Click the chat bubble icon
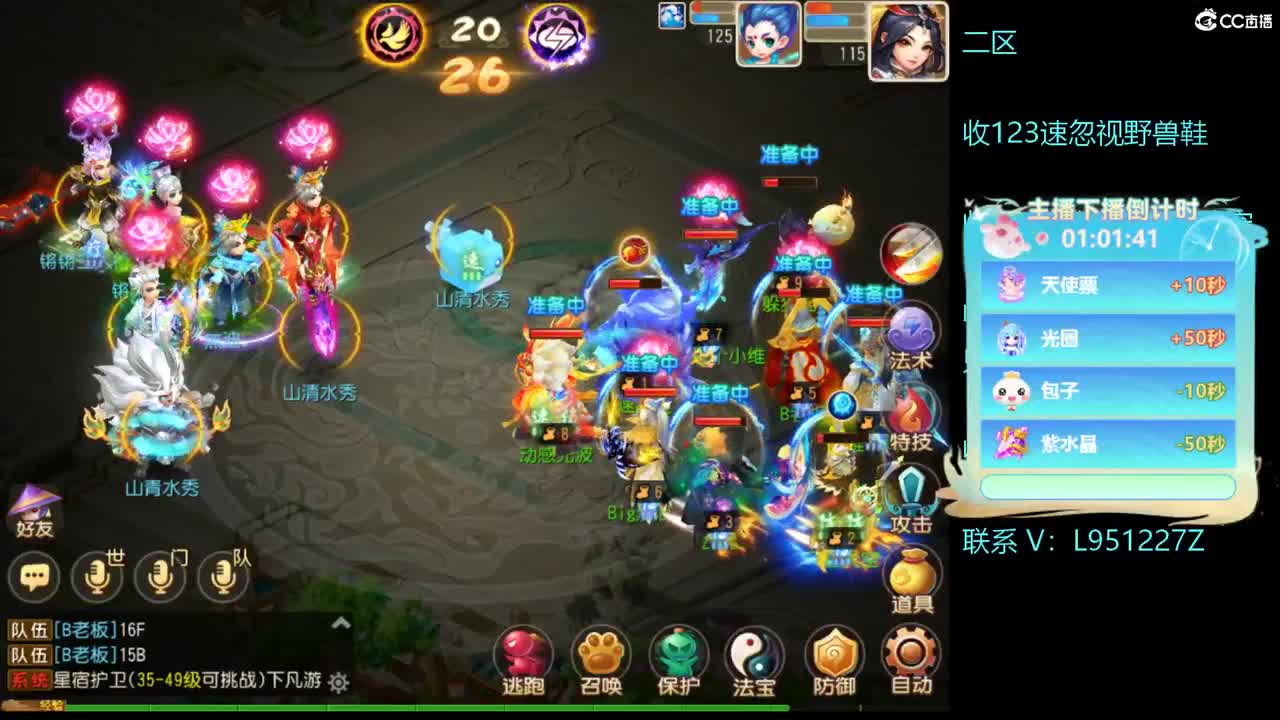Image resolution: width=1280 pixels, height=720 pixels. point(33,576)
